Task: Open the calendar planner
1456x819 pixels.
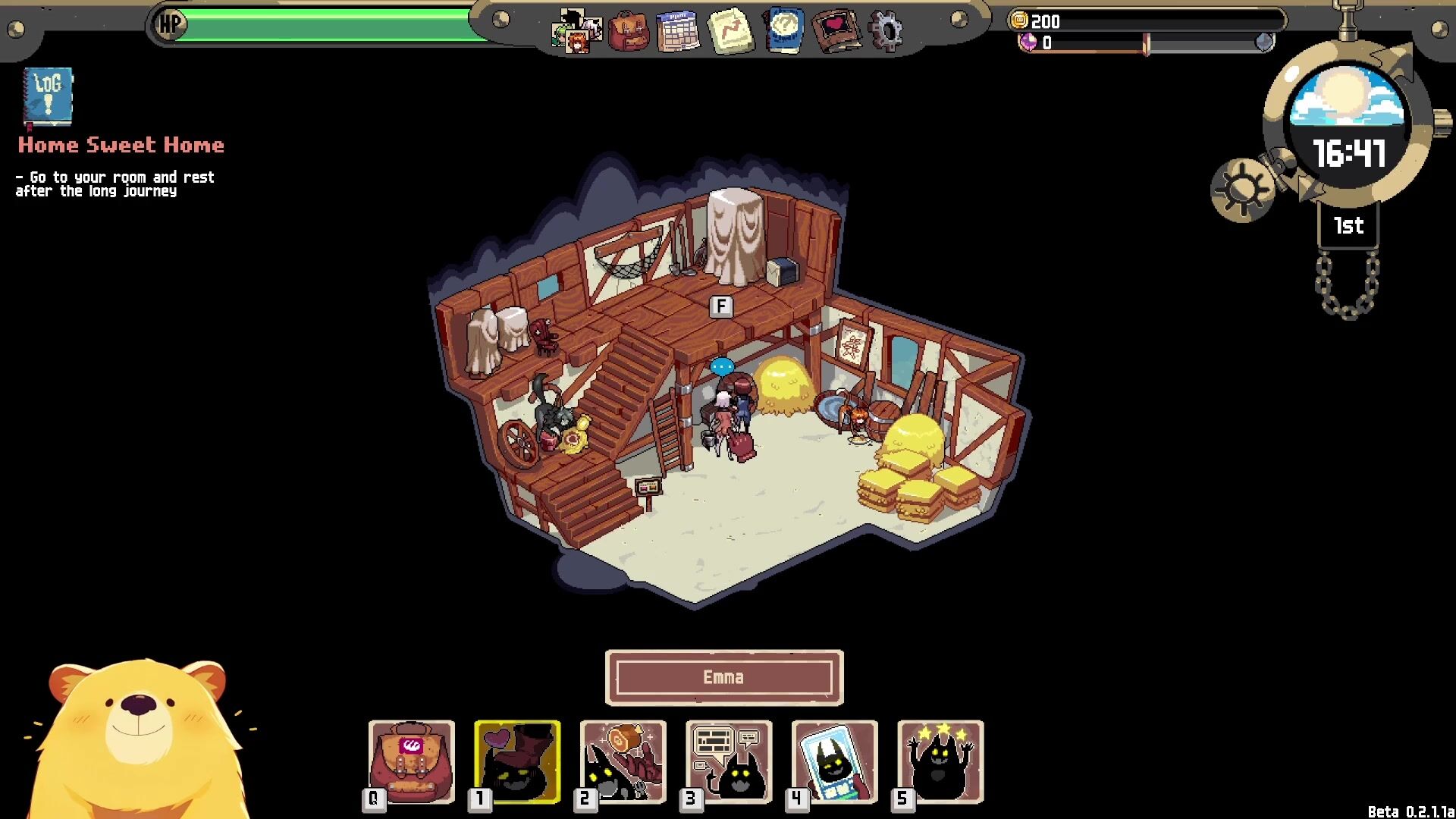Action: 678,31
